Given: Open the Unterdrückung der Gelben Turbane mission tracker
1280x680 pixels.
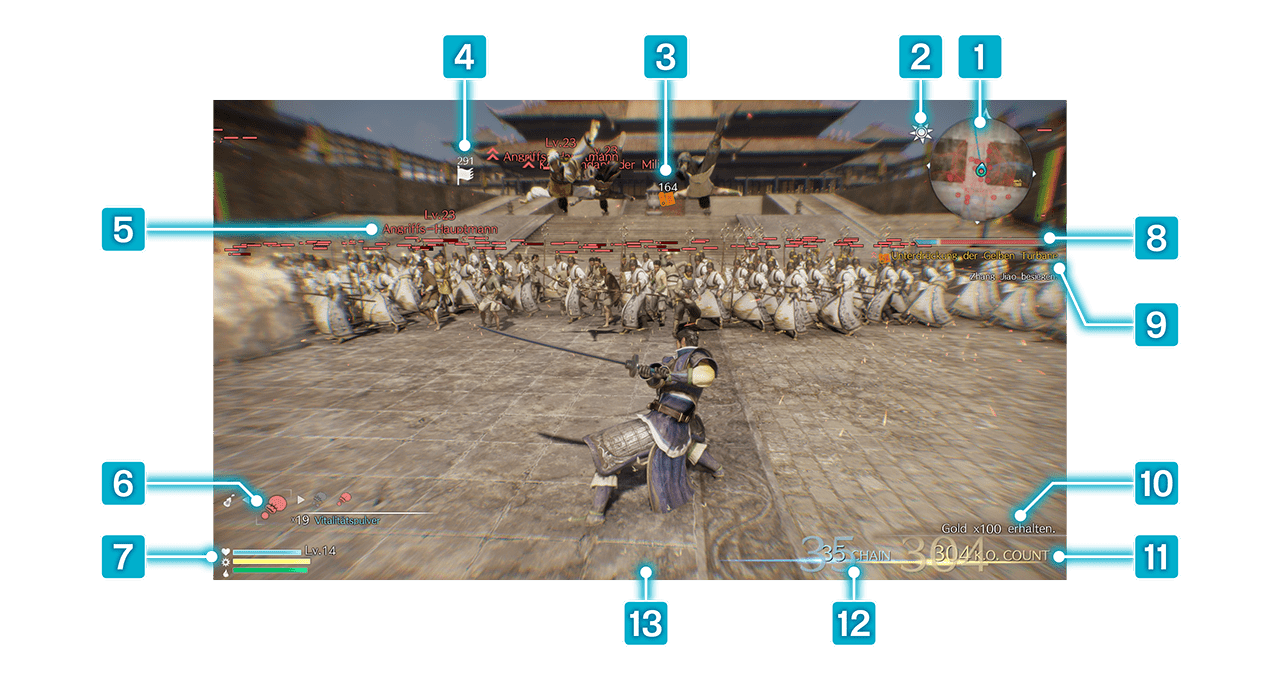Looking at the screenshot, I should tap(966, 258).
